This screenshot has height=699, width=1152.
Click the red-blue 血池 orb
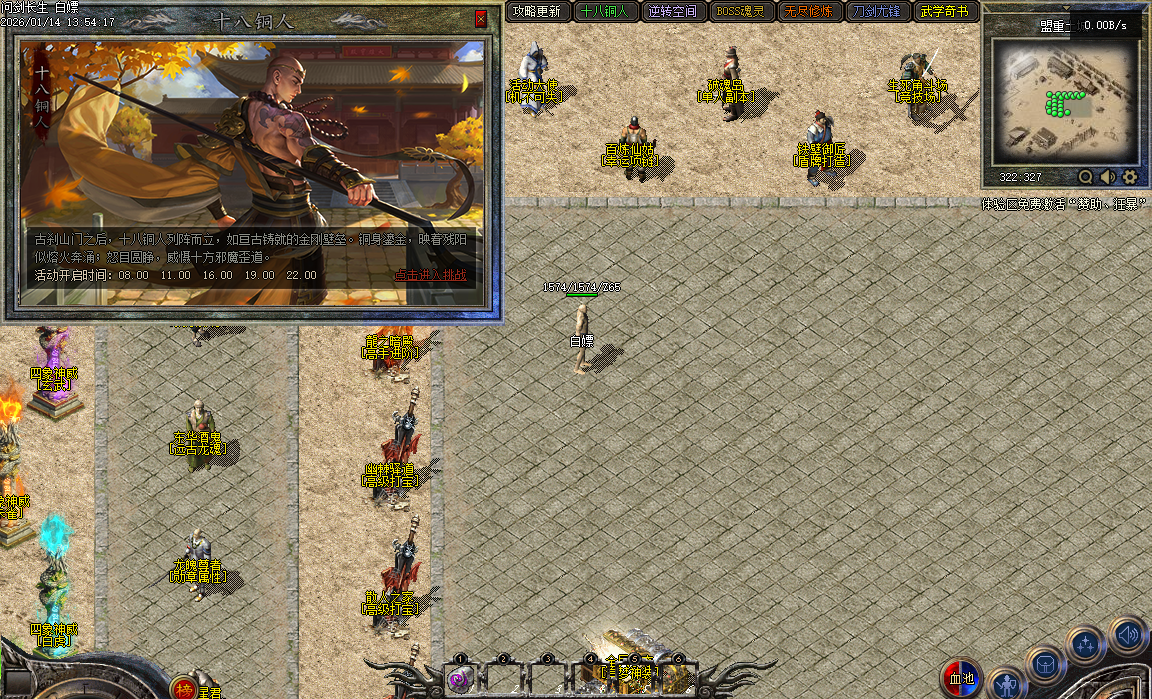point(962,678)
